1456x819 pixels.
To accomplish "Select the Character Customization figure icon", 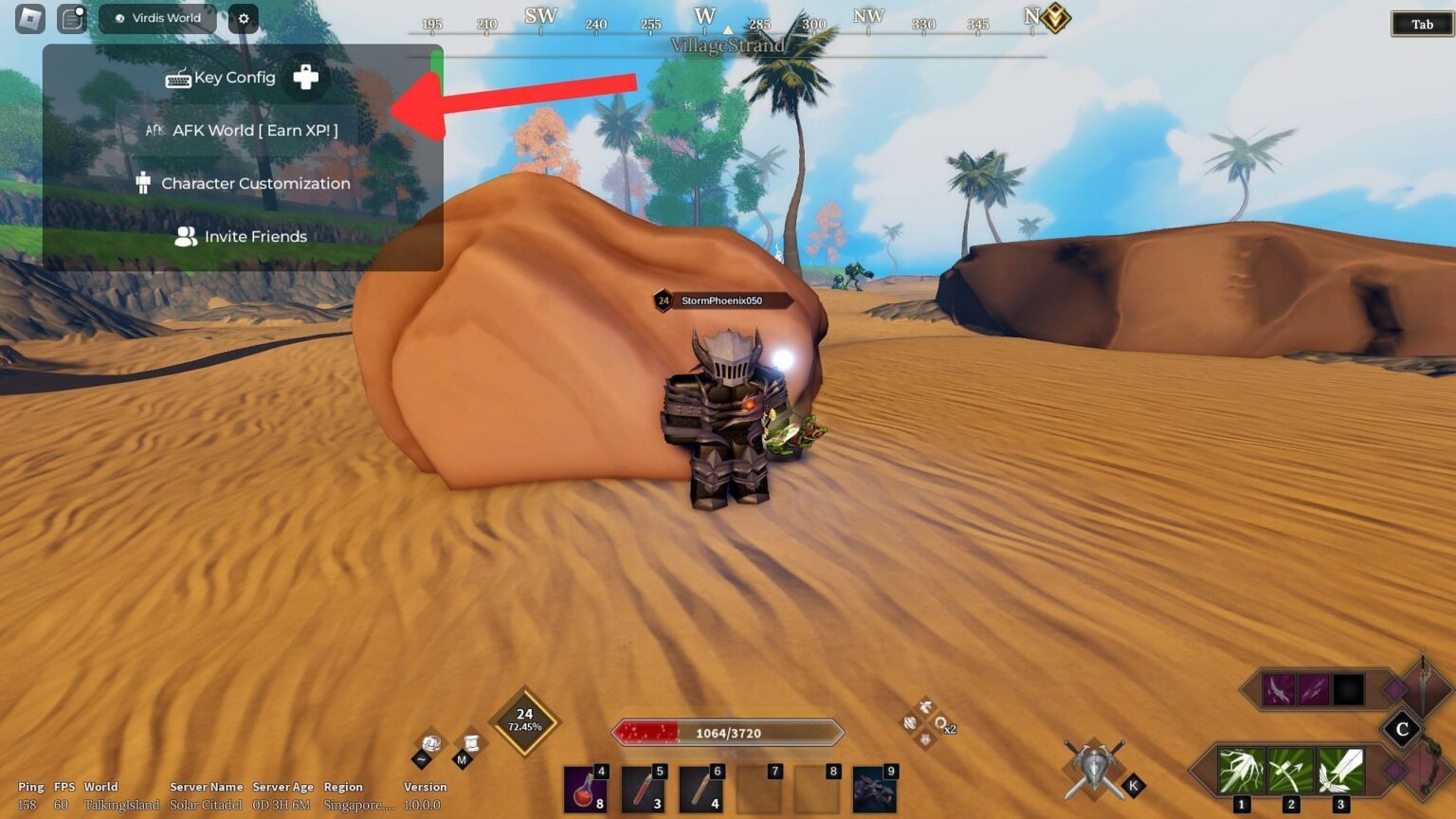I will (143, 182).
